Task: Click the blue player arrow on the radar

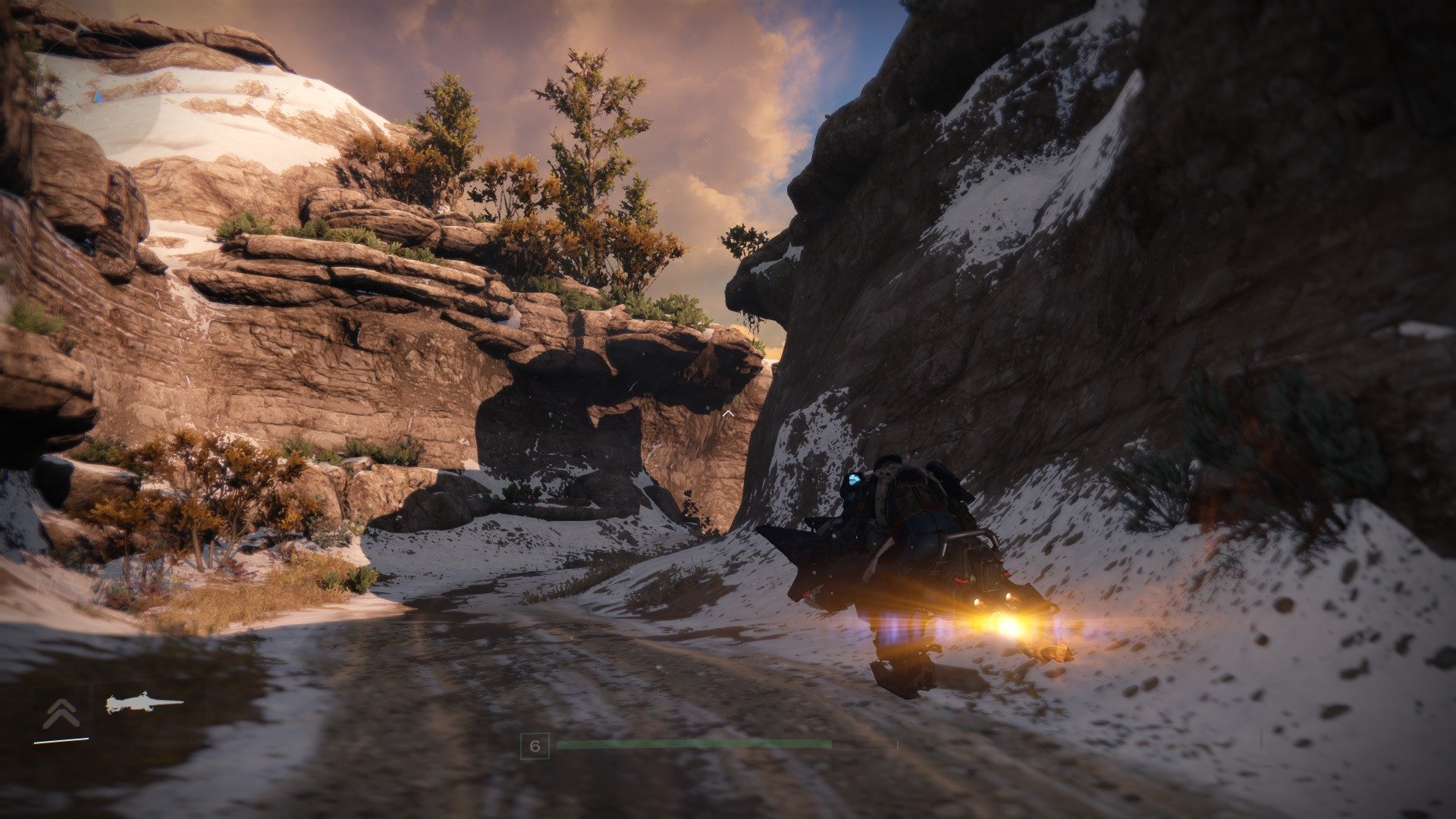Action: pyautogui.click(x=97, y=97)
